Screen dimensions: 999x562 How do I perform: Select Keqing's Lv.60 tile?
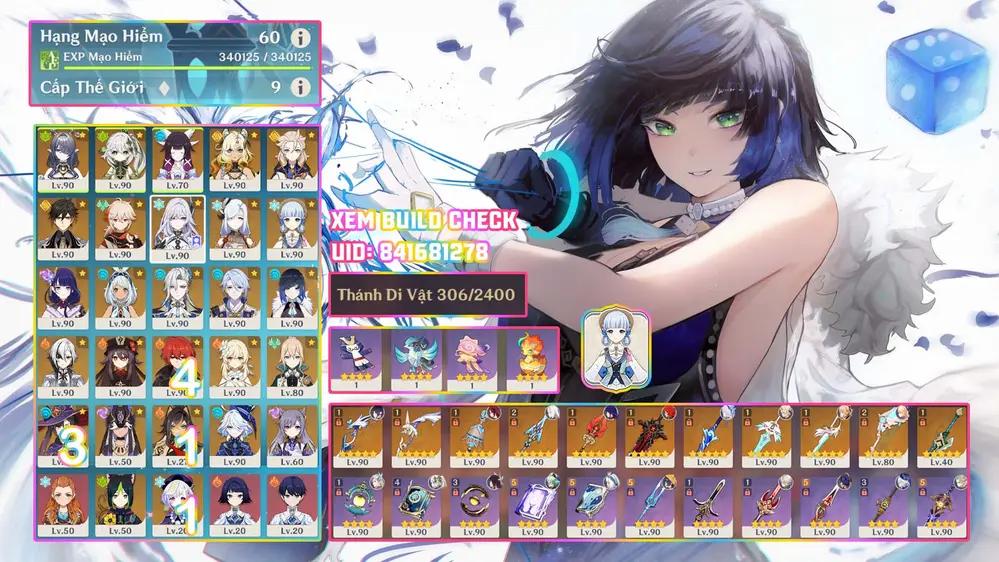pyautogui.click(x=291, y=435)
